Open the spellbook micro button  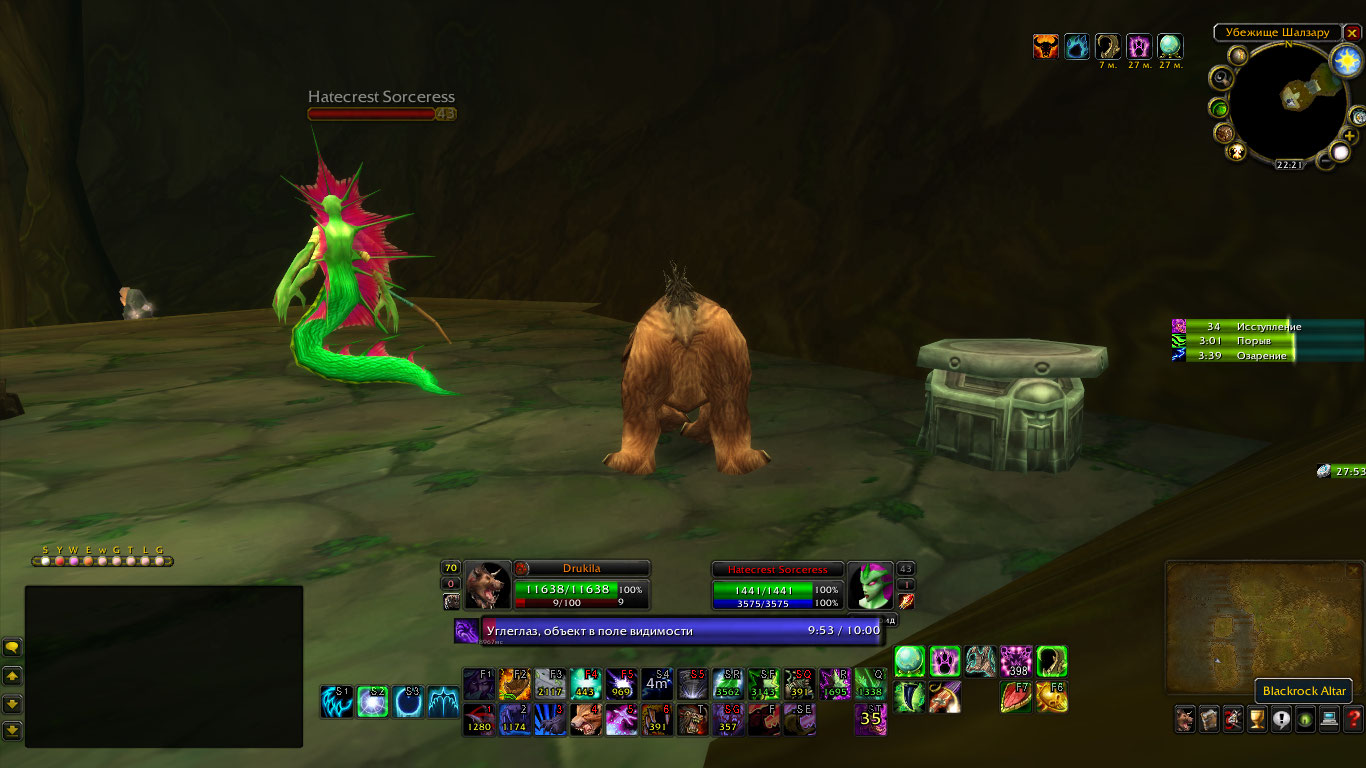1209,718
